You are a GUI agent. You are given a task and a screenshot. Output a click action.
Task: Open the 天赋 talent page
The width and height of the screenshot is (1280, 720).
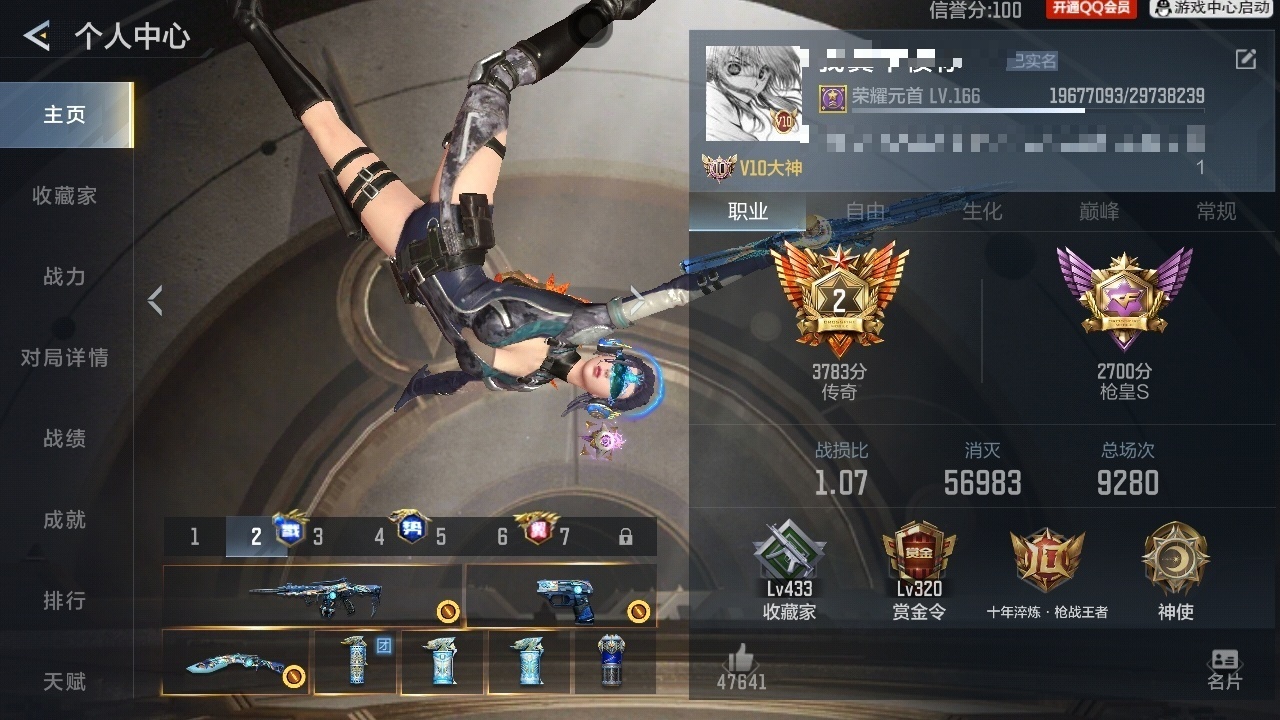pos(65,682)
